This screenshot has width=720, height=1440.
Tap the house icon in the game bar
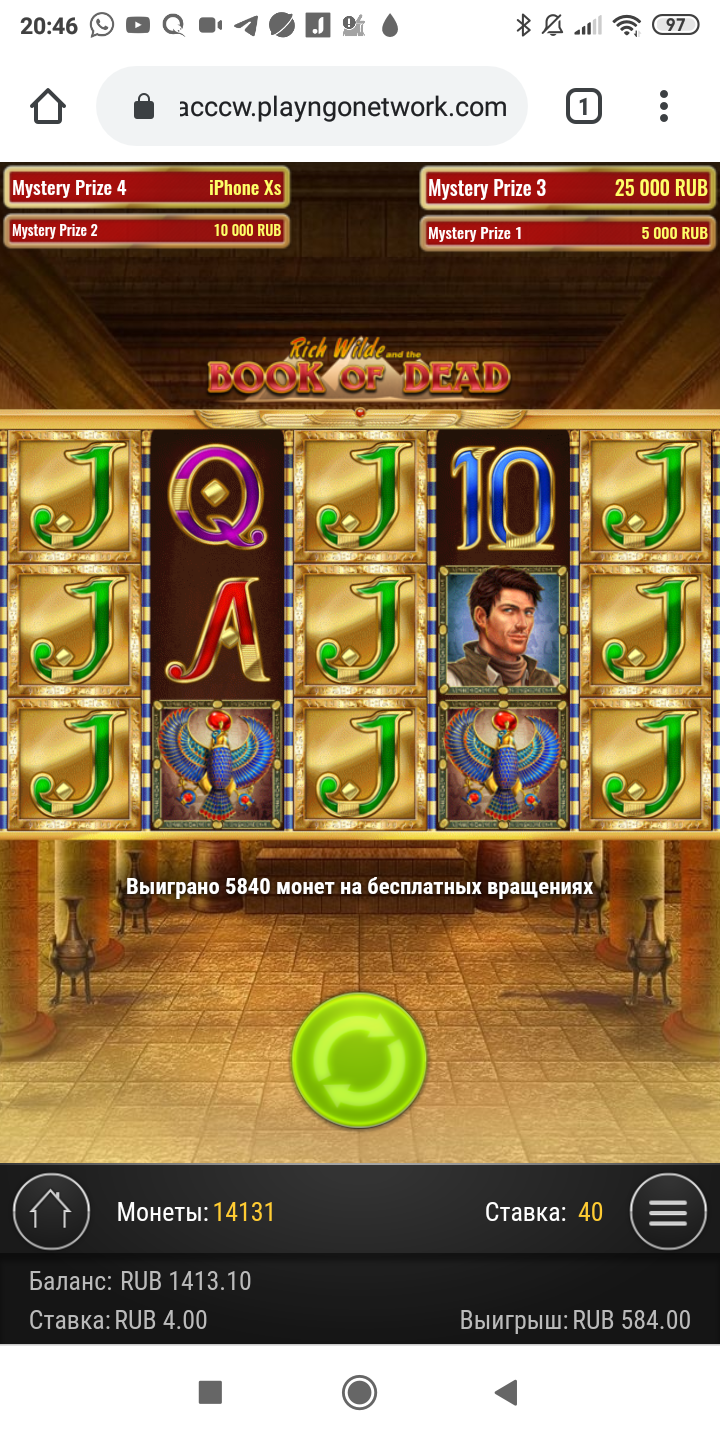51,1212
